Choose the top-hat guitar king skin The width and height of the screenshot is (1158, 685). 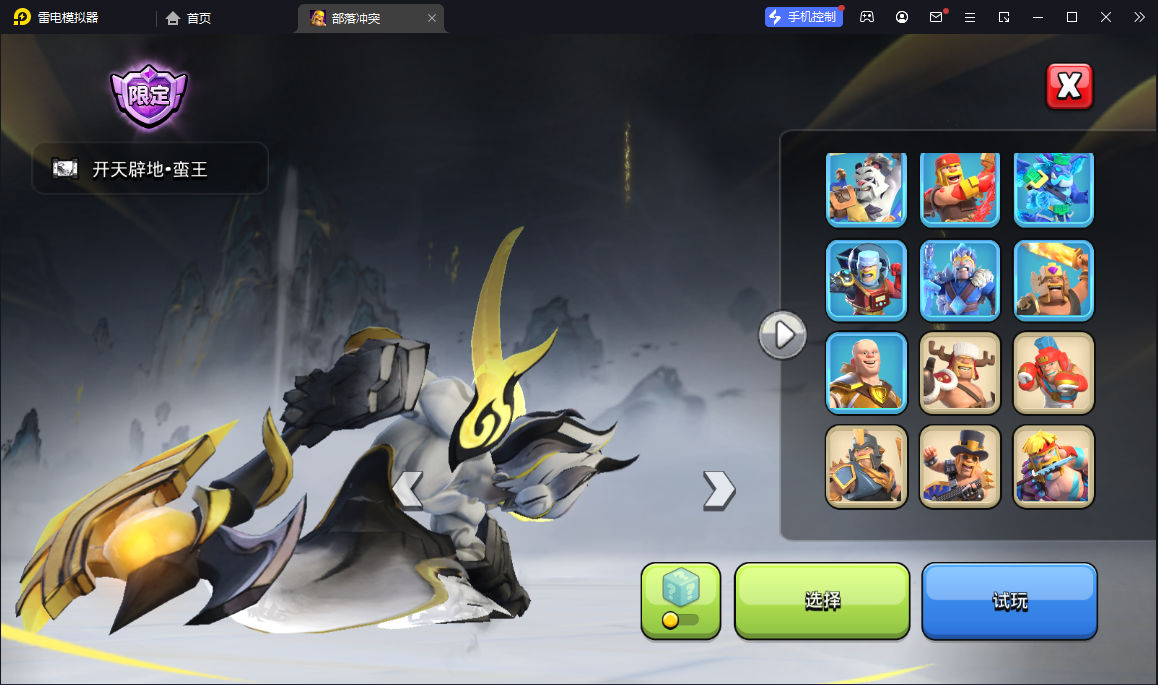(x=959, y=466)
